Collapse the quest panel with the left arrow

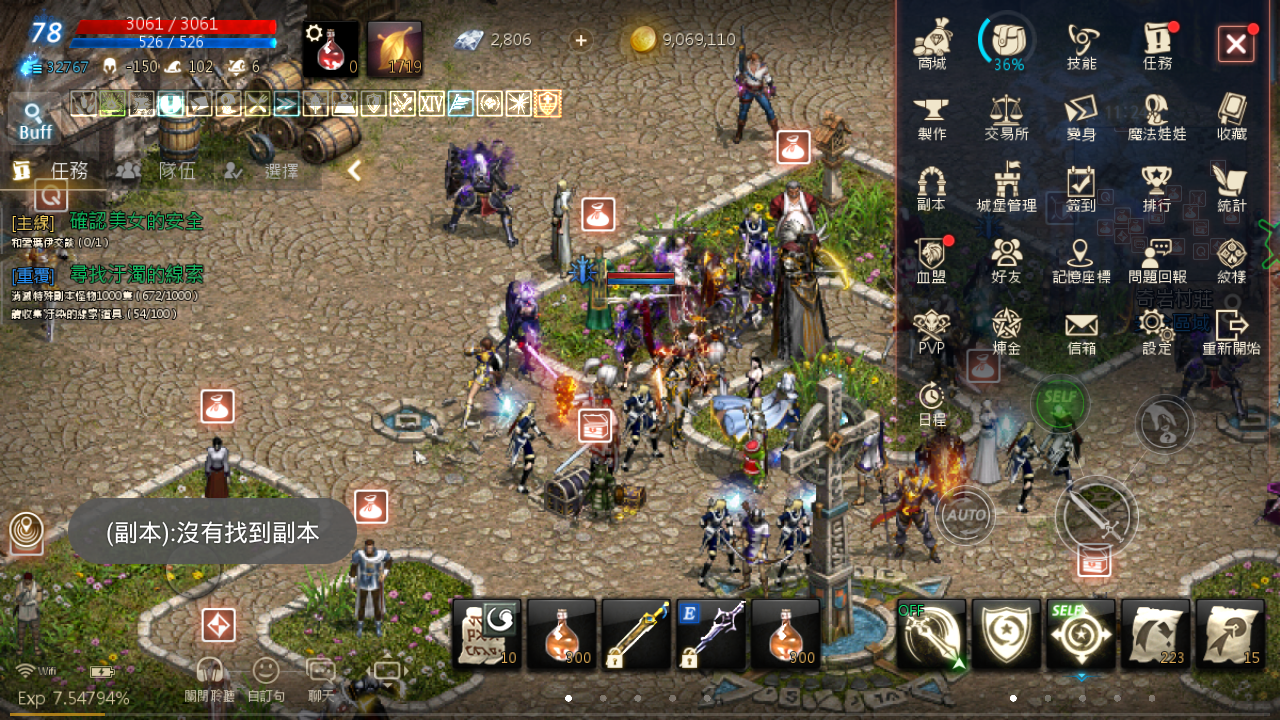pyautogui.click(x=352, y=170)
